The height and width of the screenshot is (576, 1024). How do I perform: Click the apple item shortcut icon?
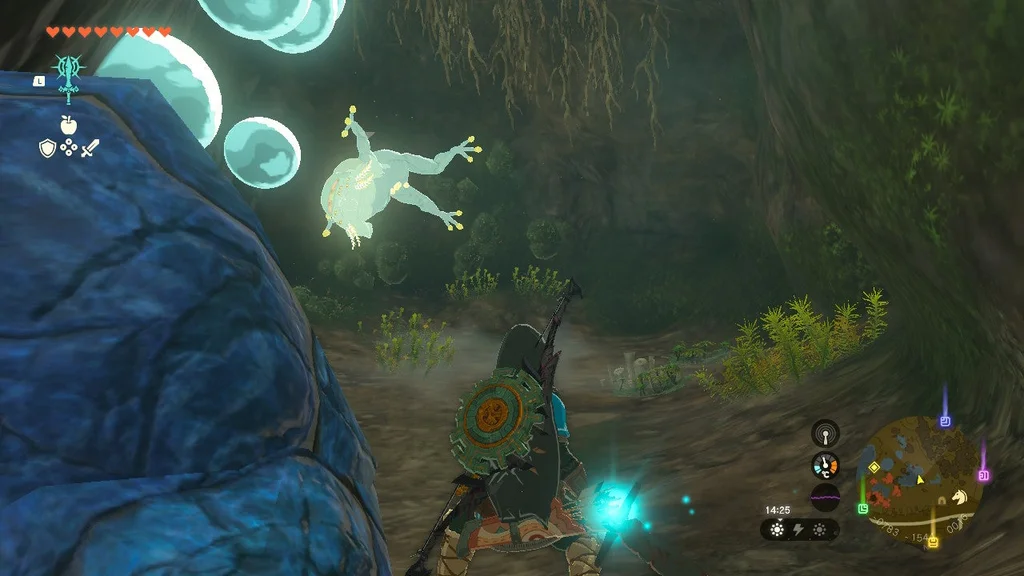(68, 124)
